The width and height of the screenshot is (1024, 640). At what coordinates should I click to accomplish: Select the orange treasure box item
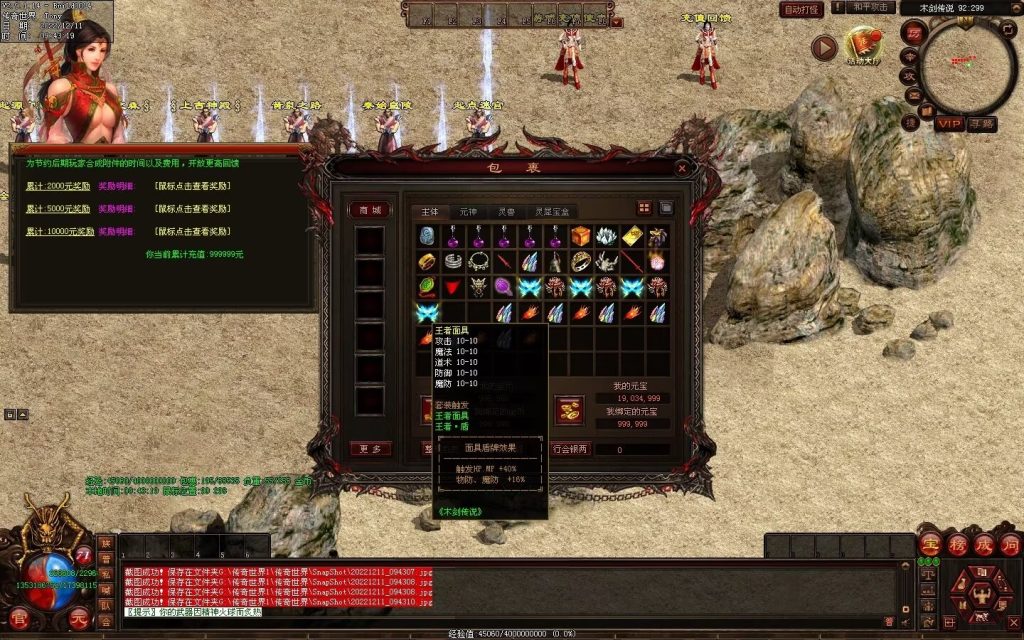tap(582, 236)
